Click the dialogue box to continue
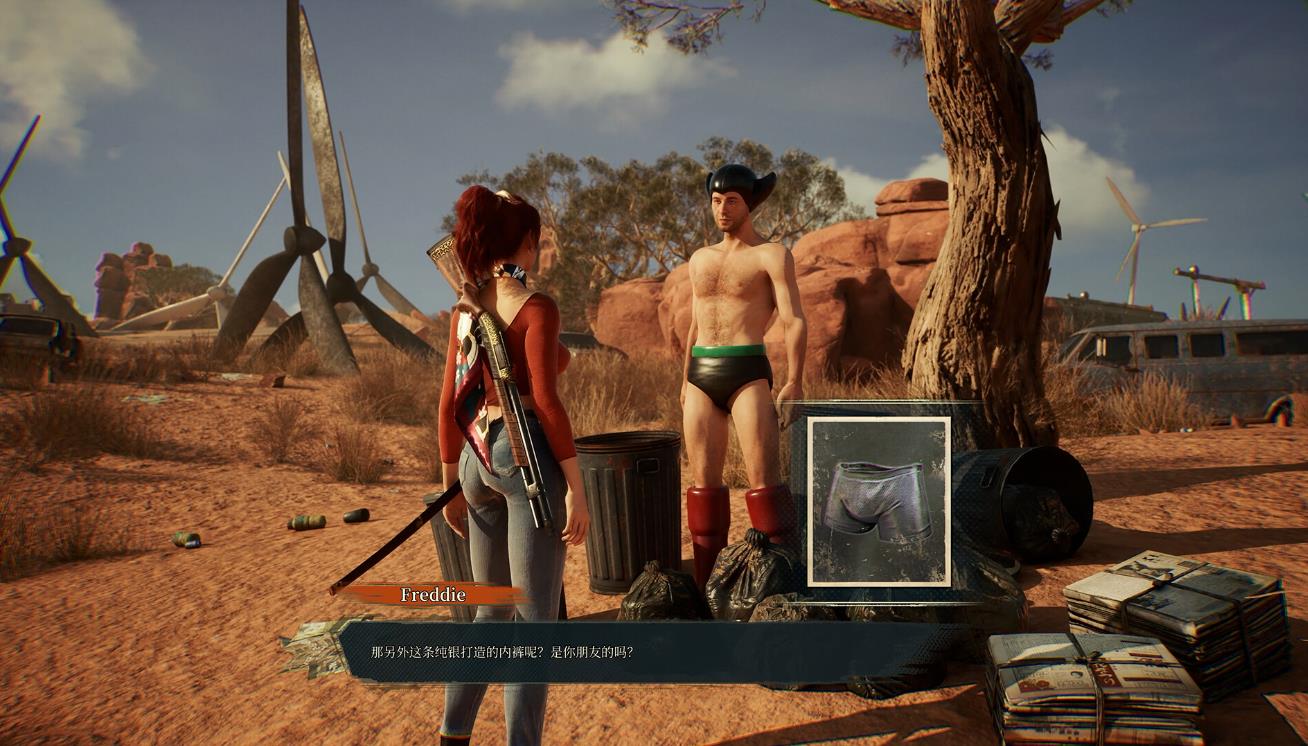1308x746 pixels. [640, 653]
